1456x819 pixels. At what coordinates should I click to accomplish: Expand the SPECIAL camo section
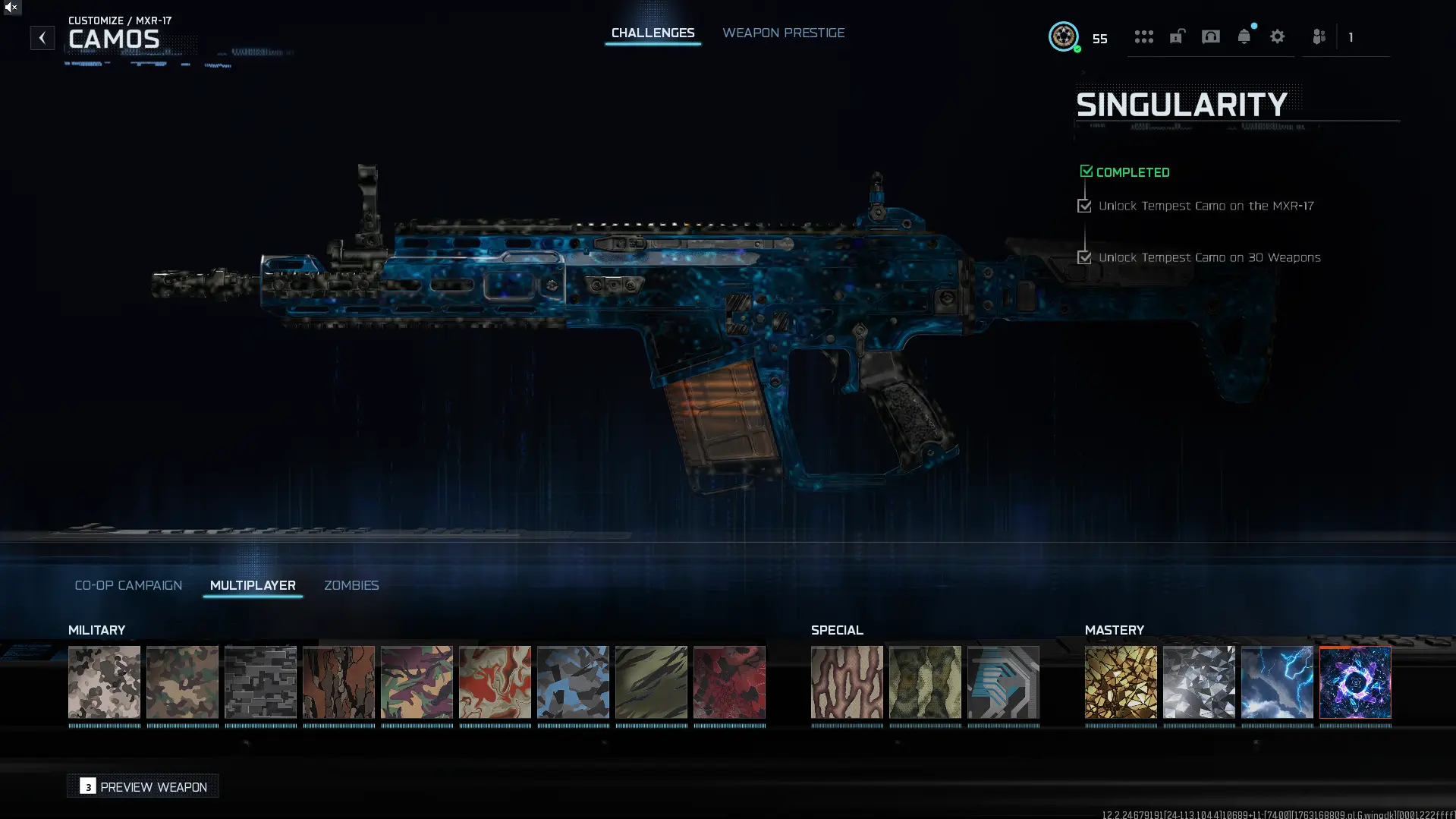pos(836,630)
